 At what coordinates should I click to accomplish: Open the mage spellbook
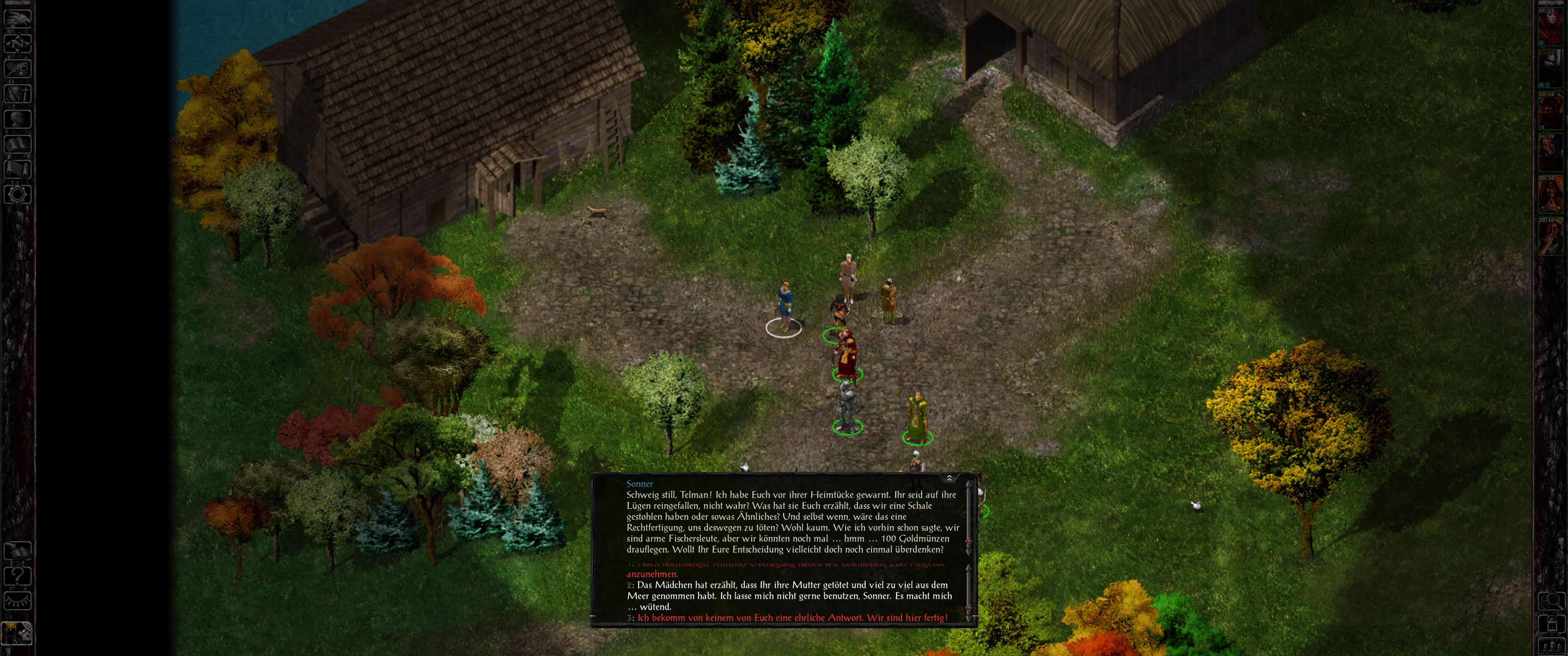click(x=18, y=145)
